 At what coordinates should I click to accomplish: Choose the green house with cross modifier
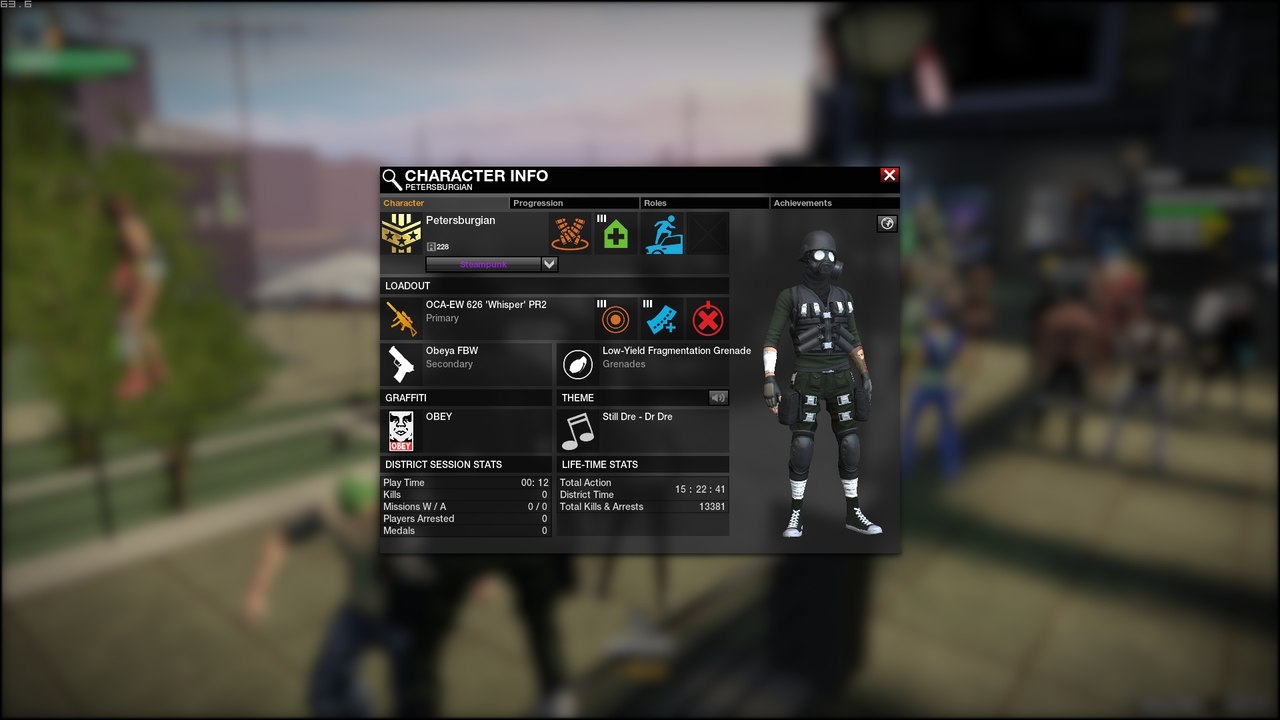(616, 234)
